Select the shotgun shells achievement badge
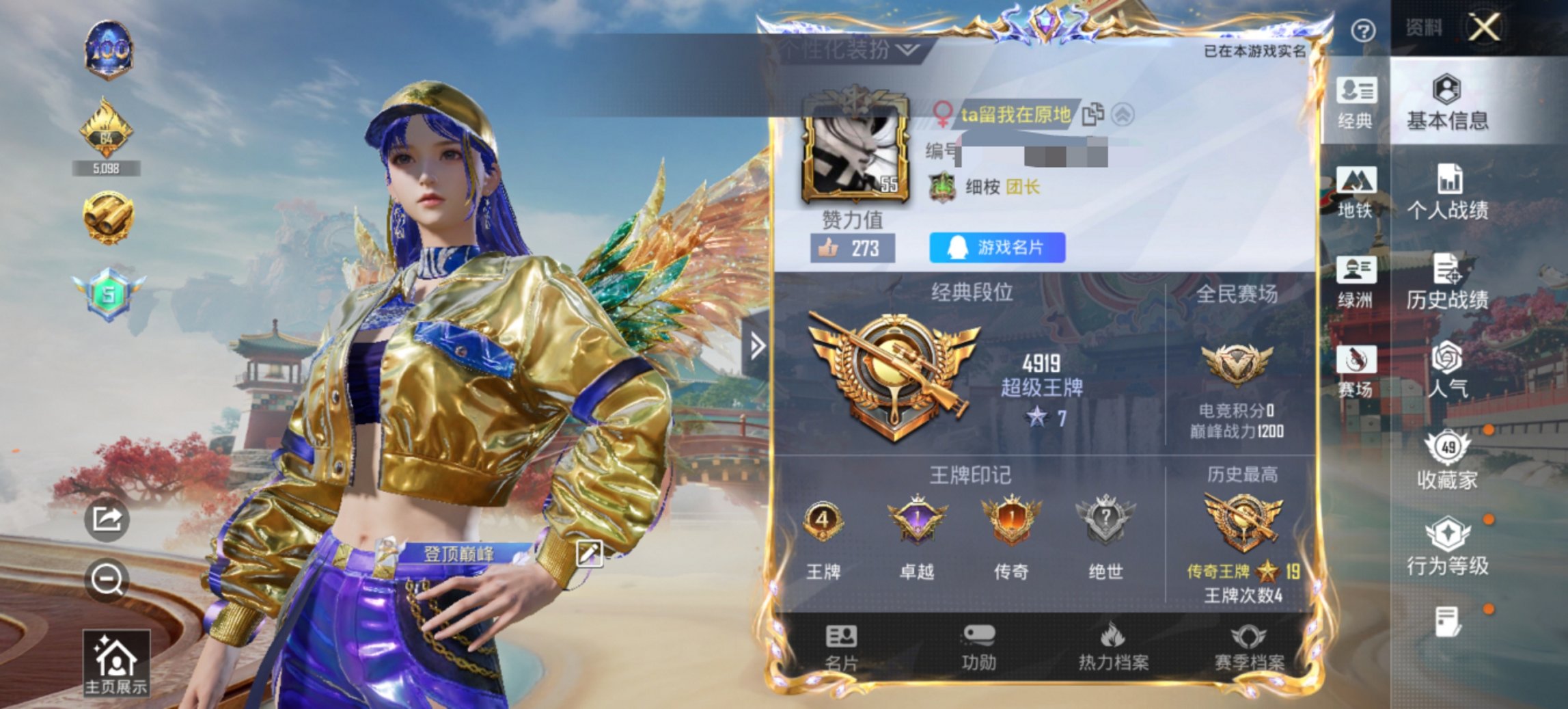1568x709 pixels. pyautogui.click(x=108, y=215)
